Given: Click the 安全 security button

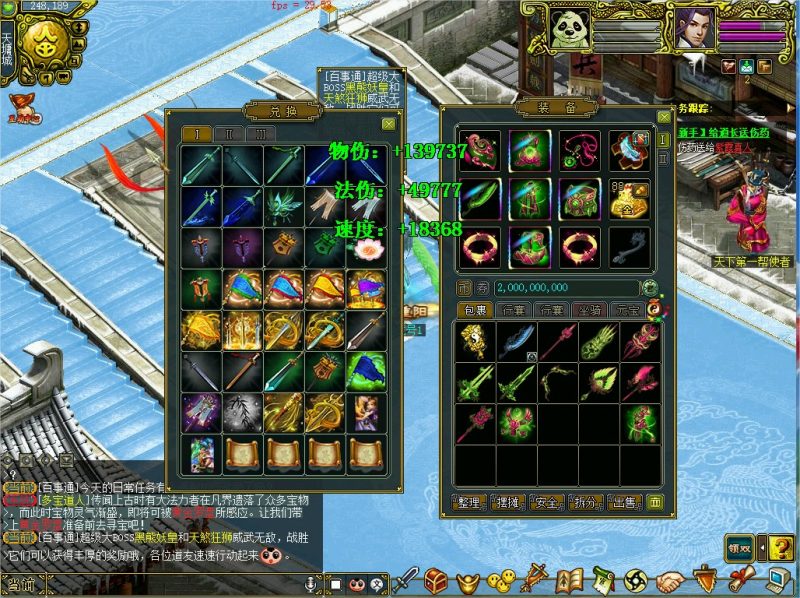Looking at the screenshot, I should tap(546, 502).
